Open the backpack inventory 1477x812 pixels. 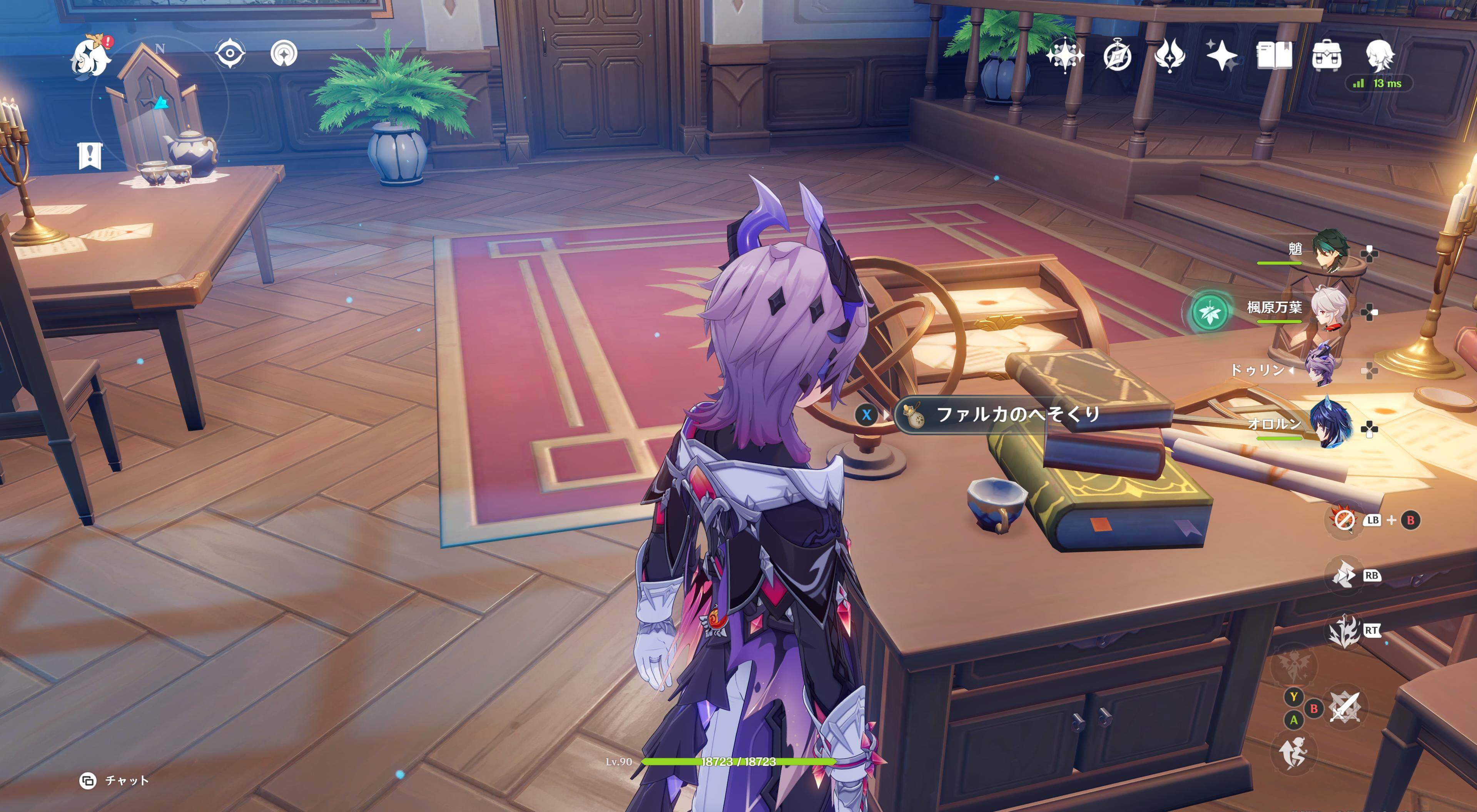(1327, 56)
